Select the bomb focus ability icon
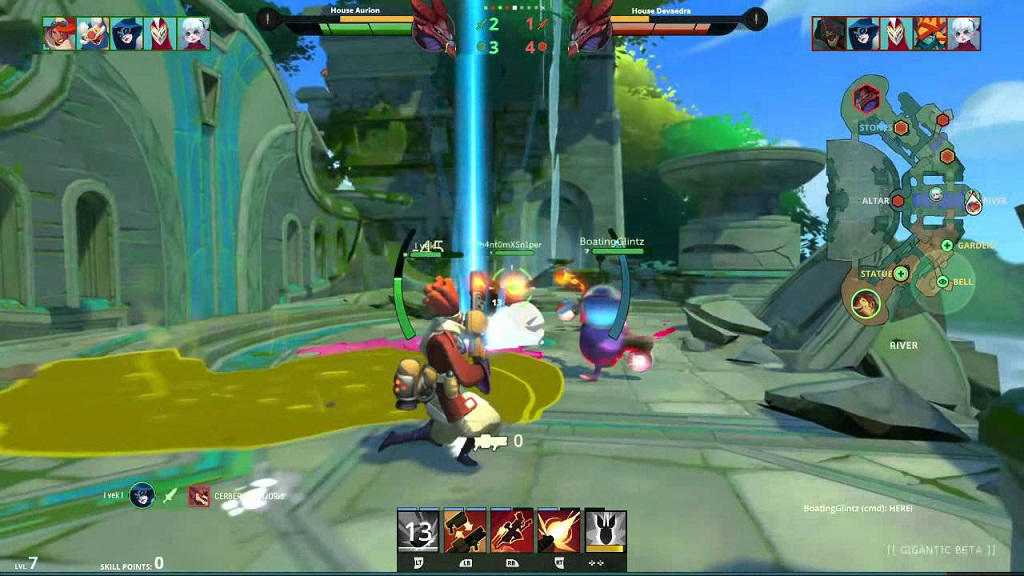 (605, 531)
